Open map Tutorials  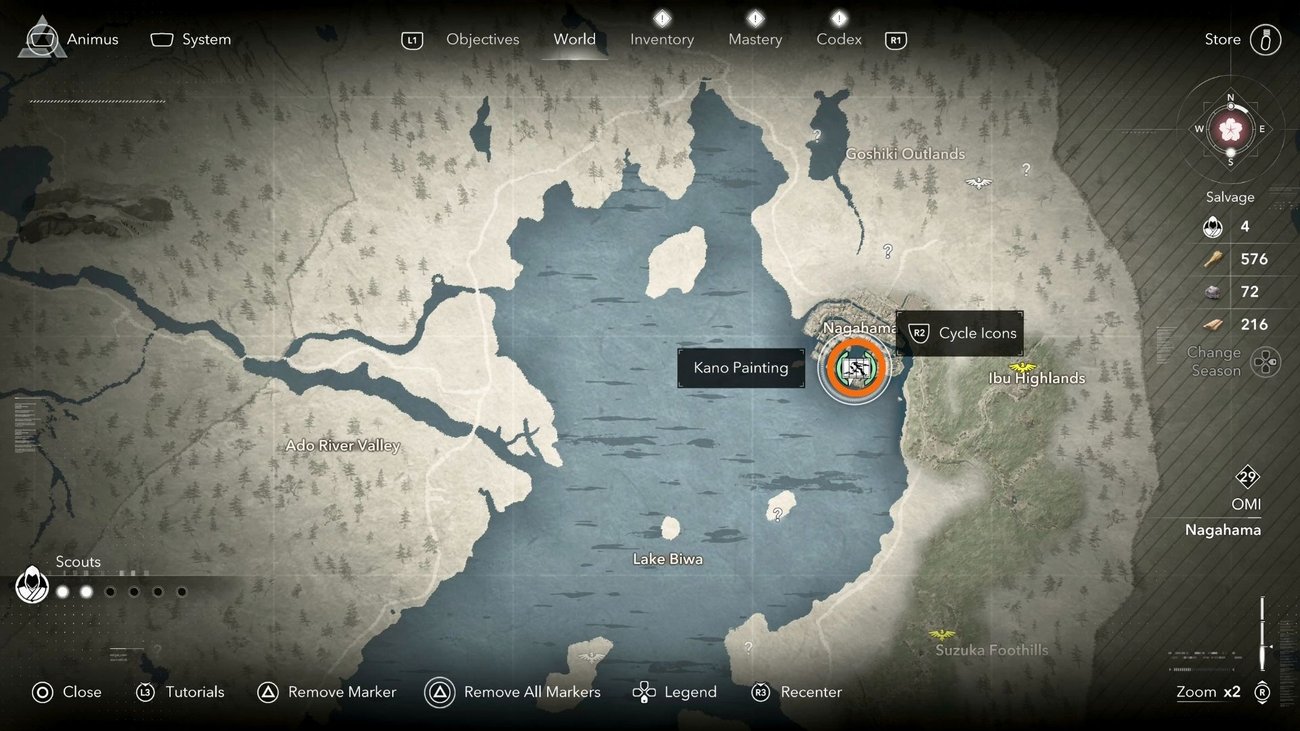point(180,692)
